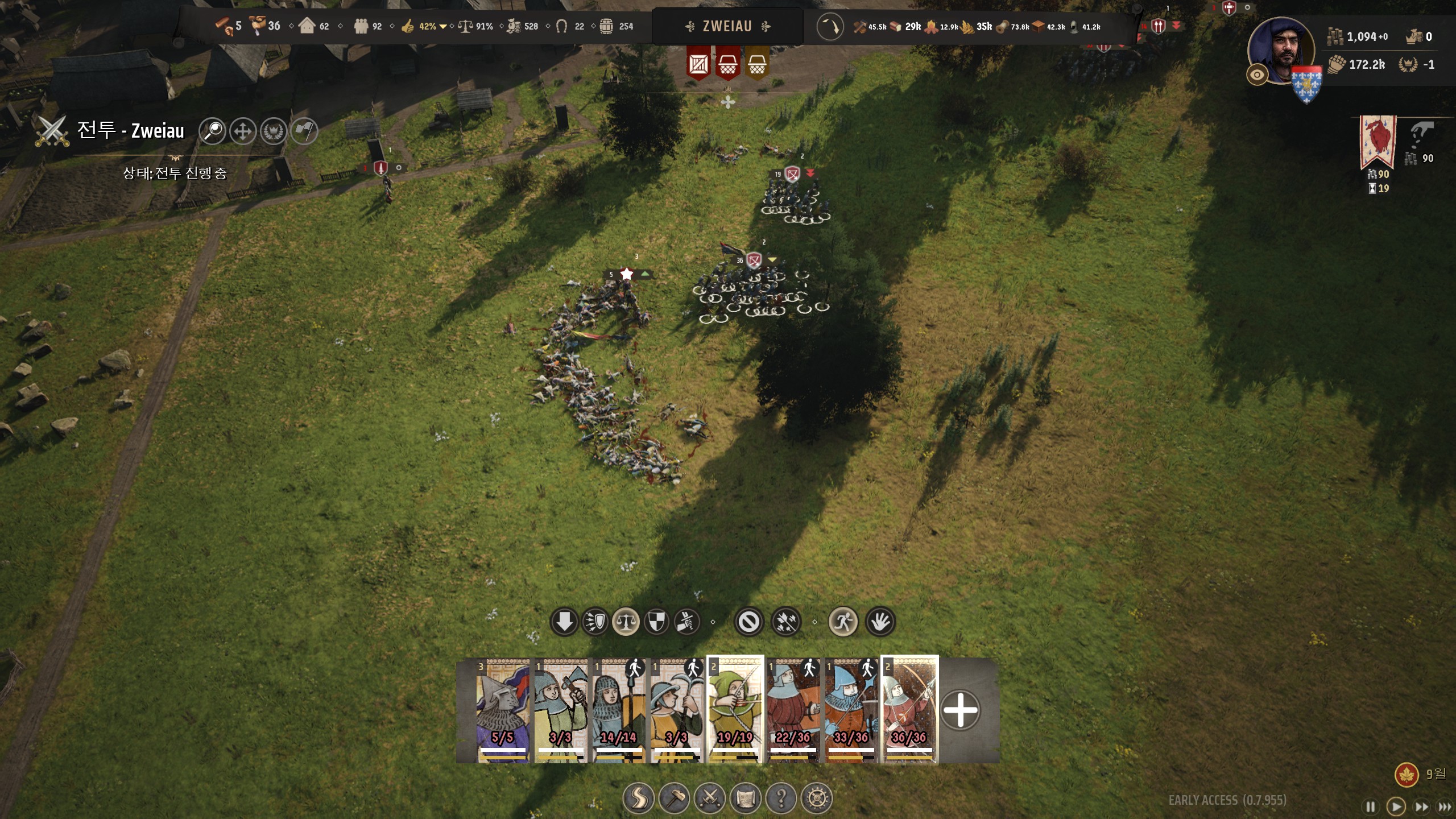Screen dimensions: 1456x819
Task: Set the checkered shield defensive stance
Action: click(656, 622)
